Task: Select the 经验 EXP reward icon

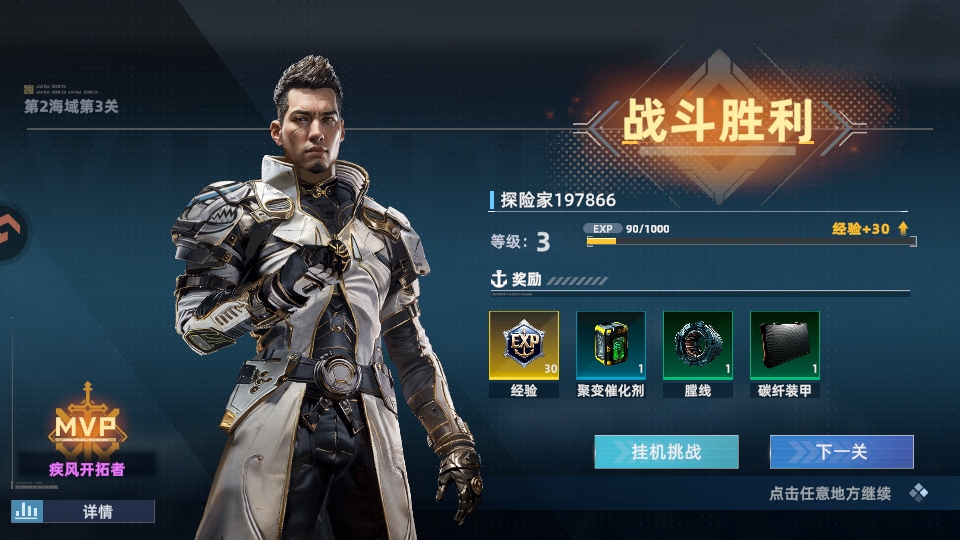Action: click(524, 346)
